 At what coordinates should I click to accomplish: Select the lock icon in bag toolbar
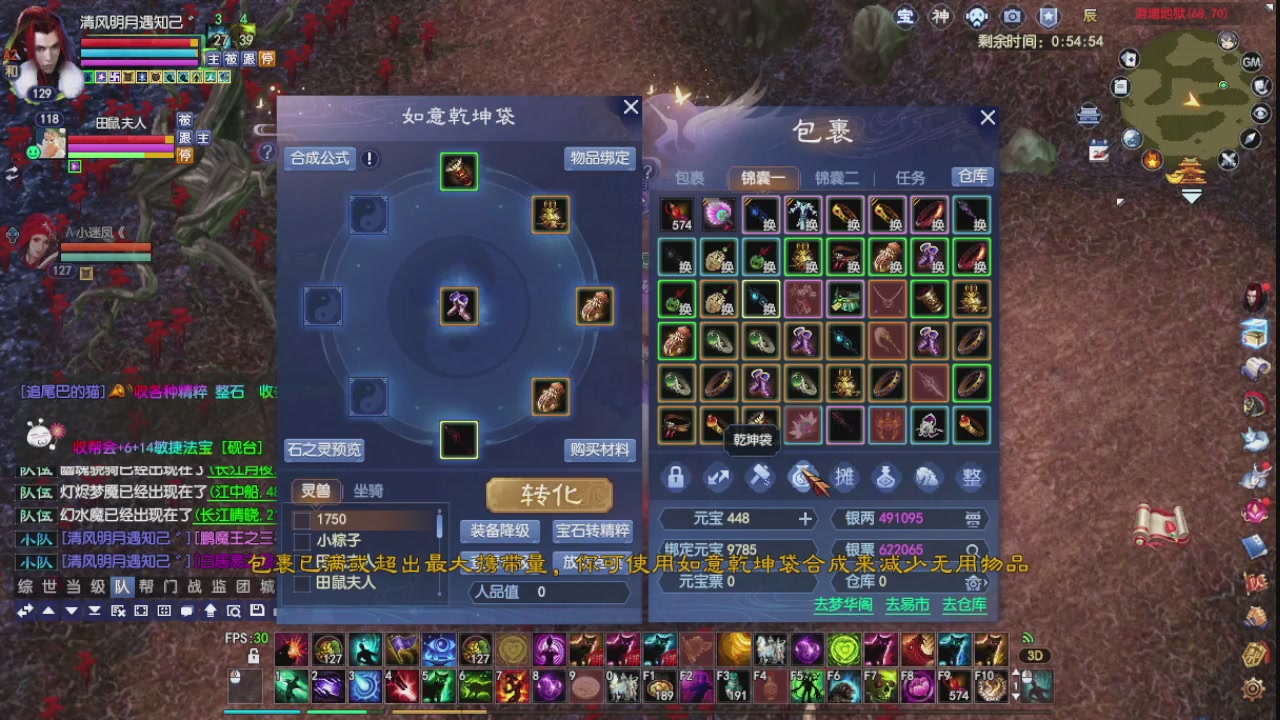(675, 478)
